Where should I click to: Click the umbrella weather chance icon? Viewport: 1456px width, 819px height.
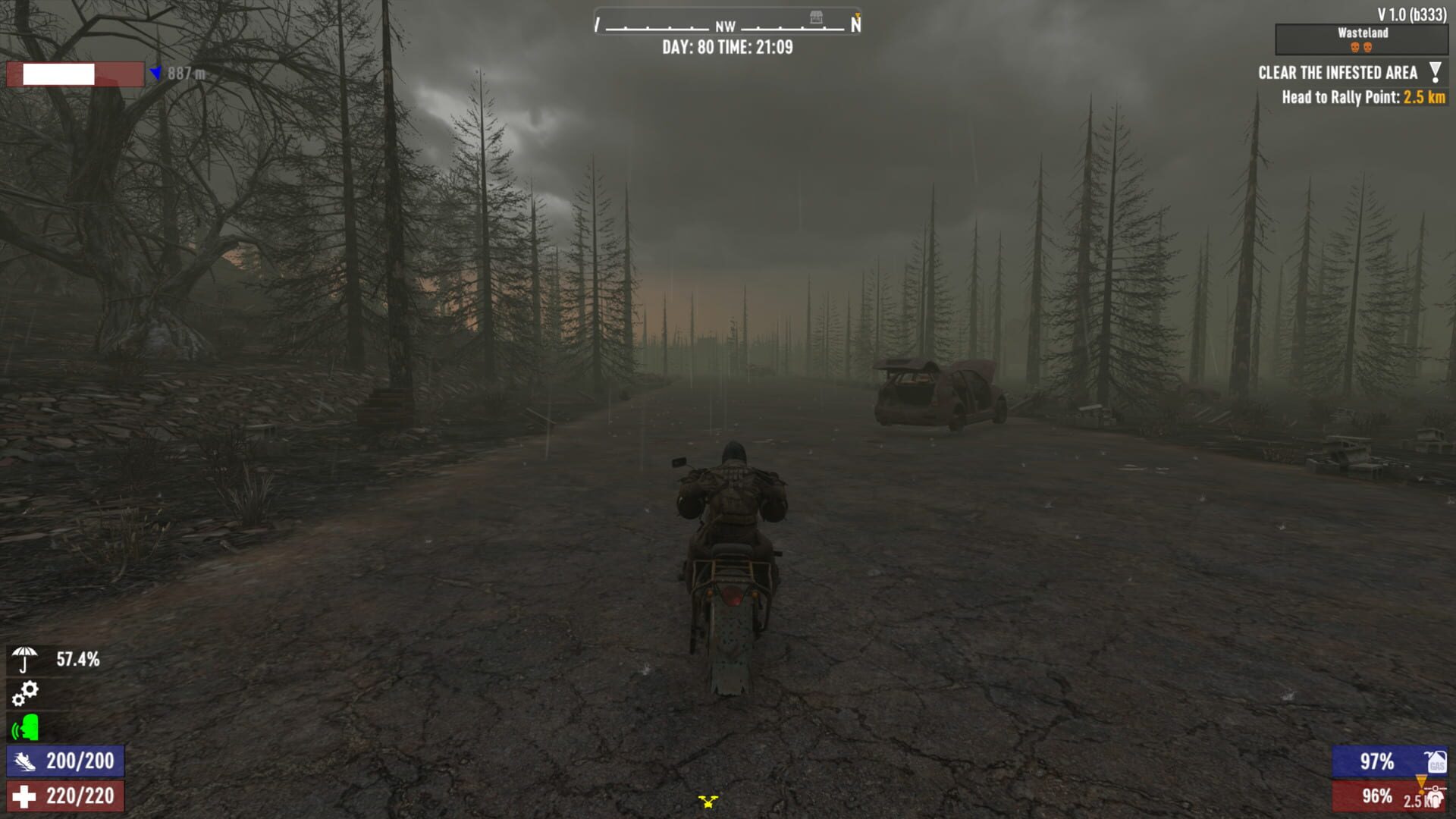(x=24, y=658)
